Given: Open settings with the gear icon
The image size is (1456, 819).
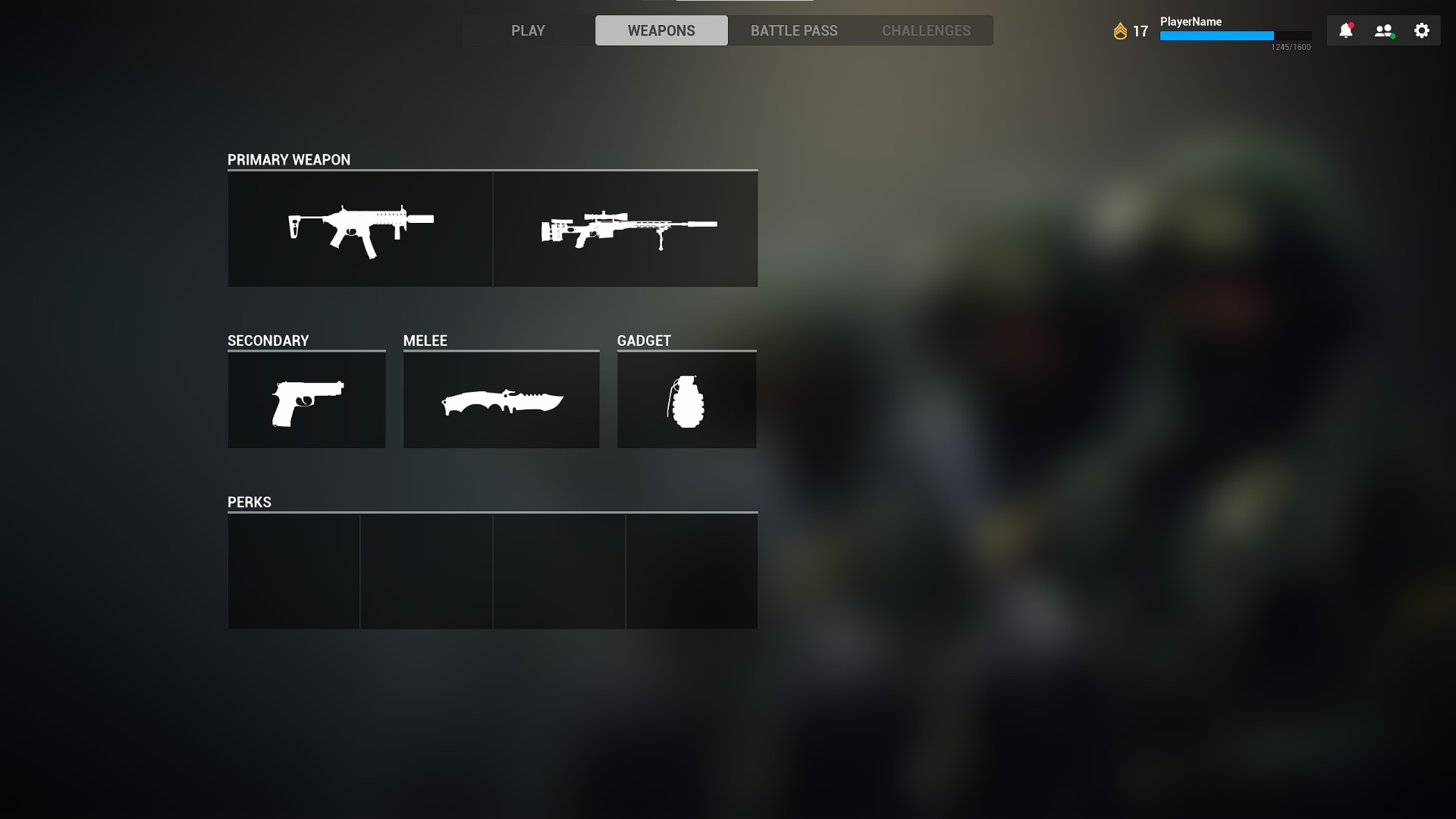Looking at the screenshot, I should (1421, 30).
